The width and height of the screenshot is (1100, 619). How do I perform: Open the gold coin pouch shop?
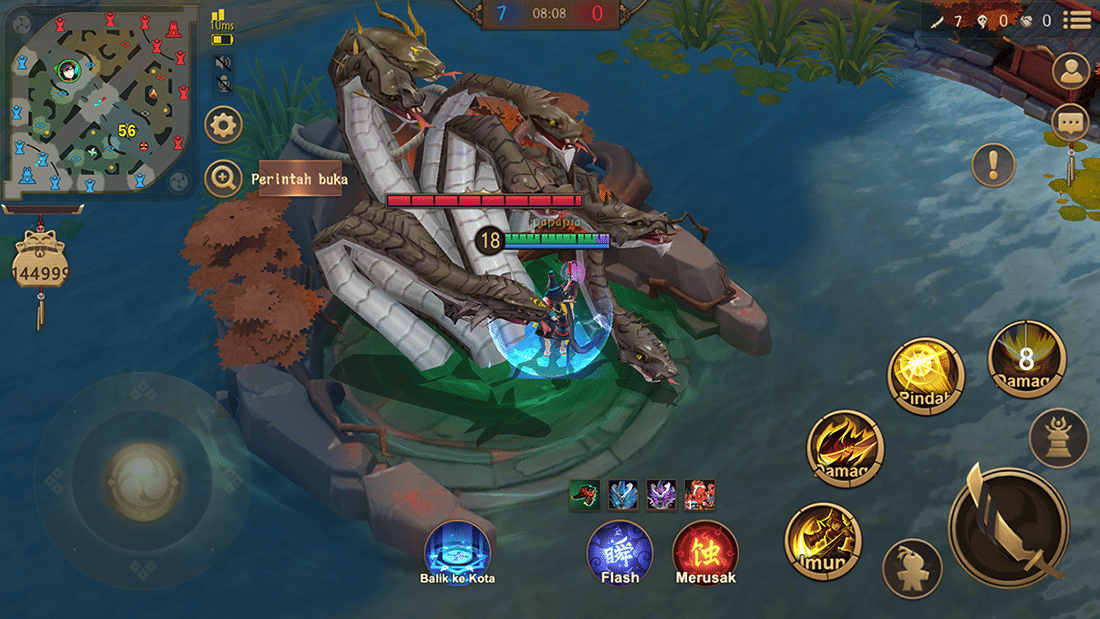[x=40, y=264]
